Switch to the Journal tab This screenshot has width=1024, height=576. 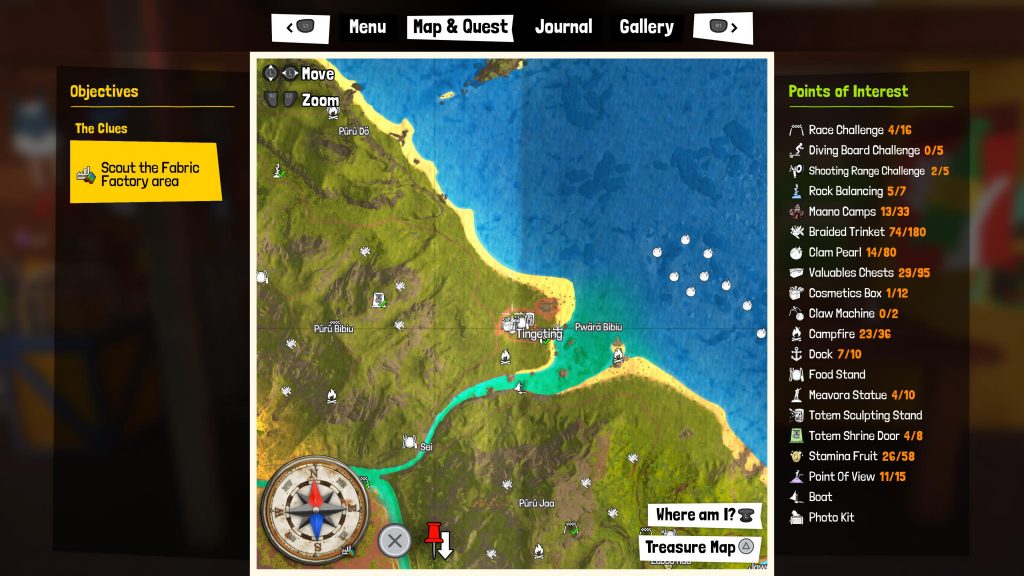(563, 27)
